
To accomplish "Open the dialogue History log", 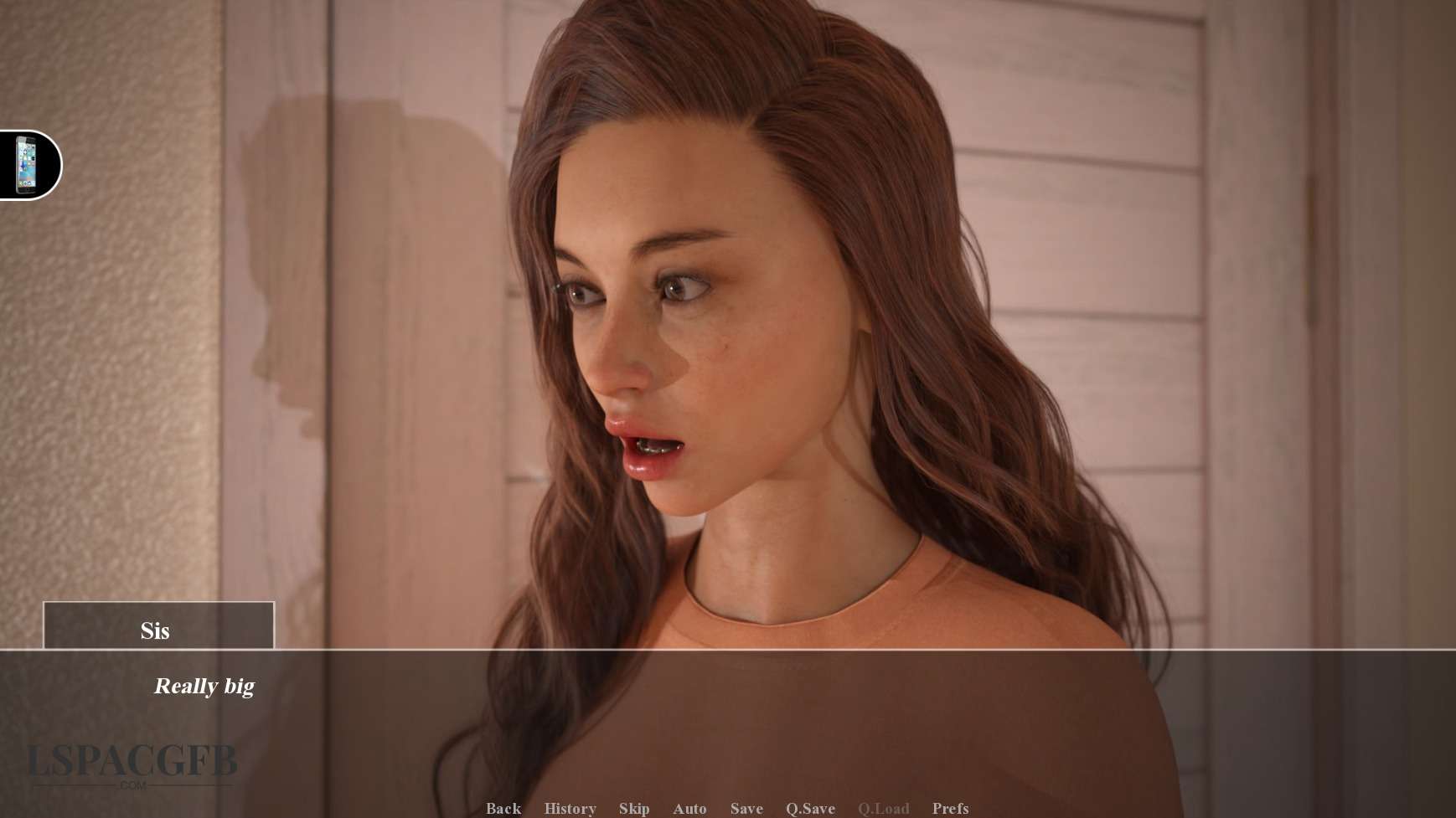I will click(x=570, y=808).
